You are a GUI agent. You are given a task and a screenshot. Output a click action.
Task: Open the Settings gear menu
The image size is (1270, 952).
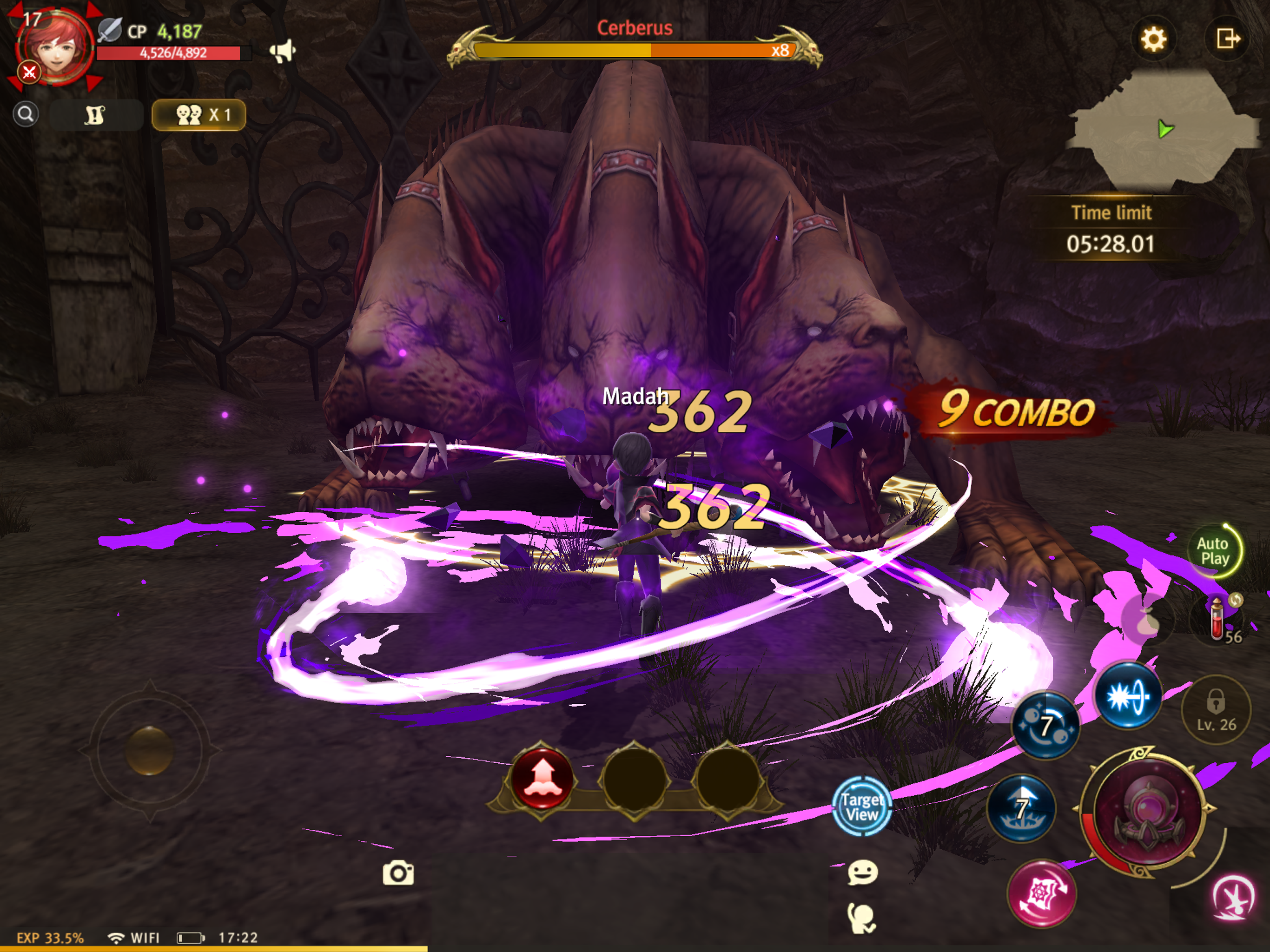pyautogui.click(x=1154, y=39)
